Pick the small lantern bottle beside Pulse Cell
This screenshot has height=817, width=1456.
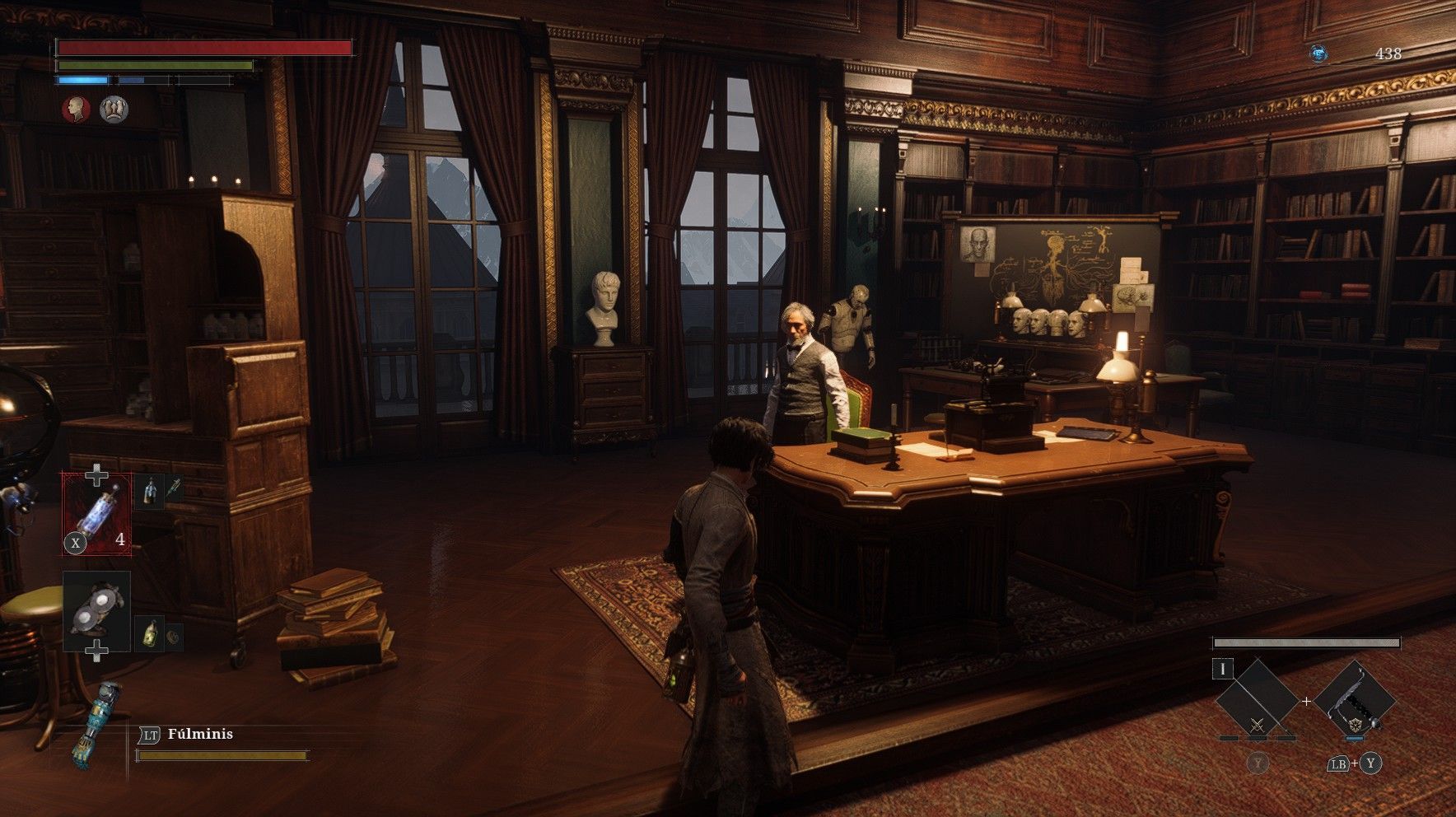coord(148,493)
